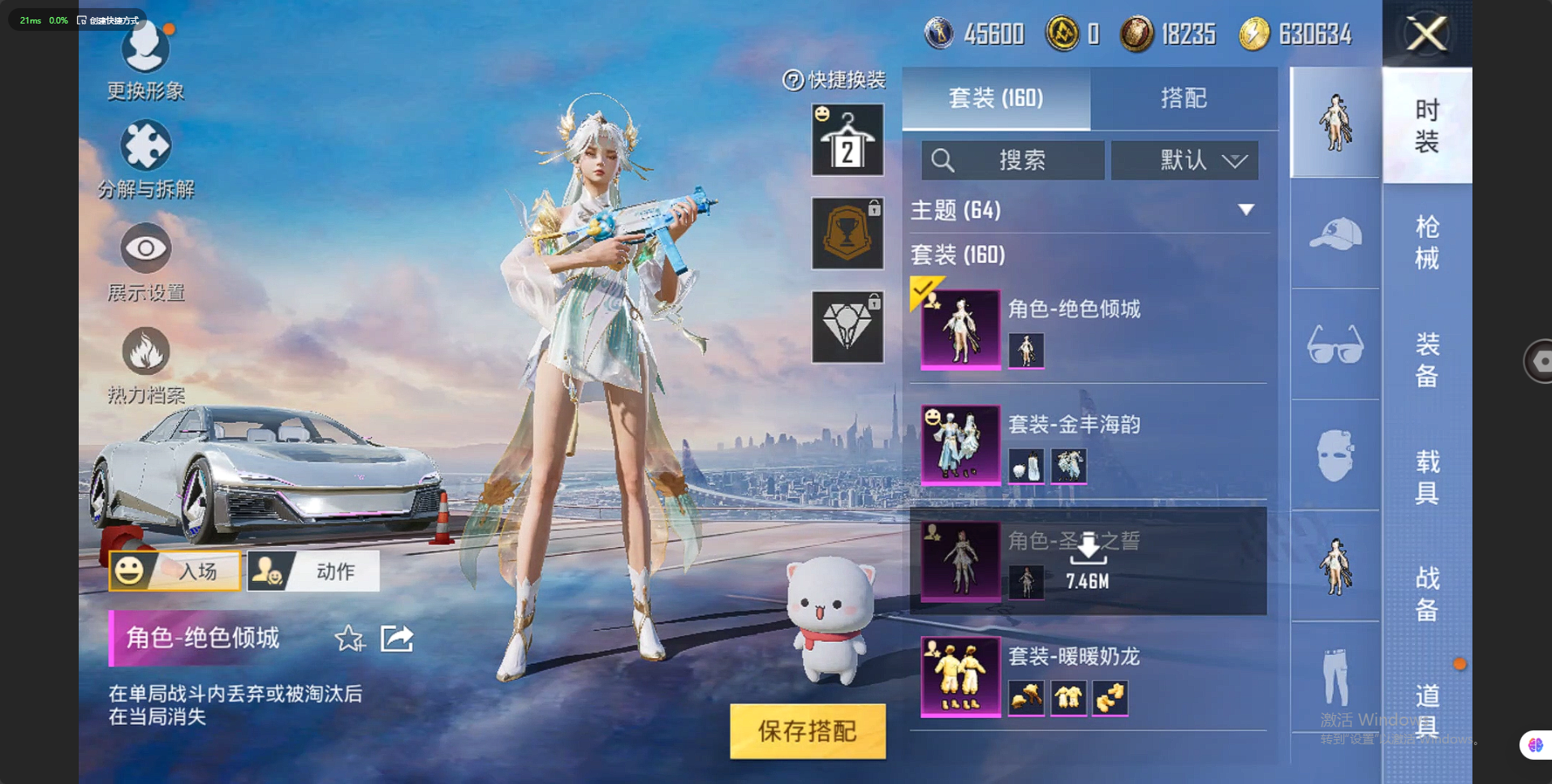Open the 枪械 firearms category
The width and height of the screenshot is (1552, 784).
pos(1426,242)
